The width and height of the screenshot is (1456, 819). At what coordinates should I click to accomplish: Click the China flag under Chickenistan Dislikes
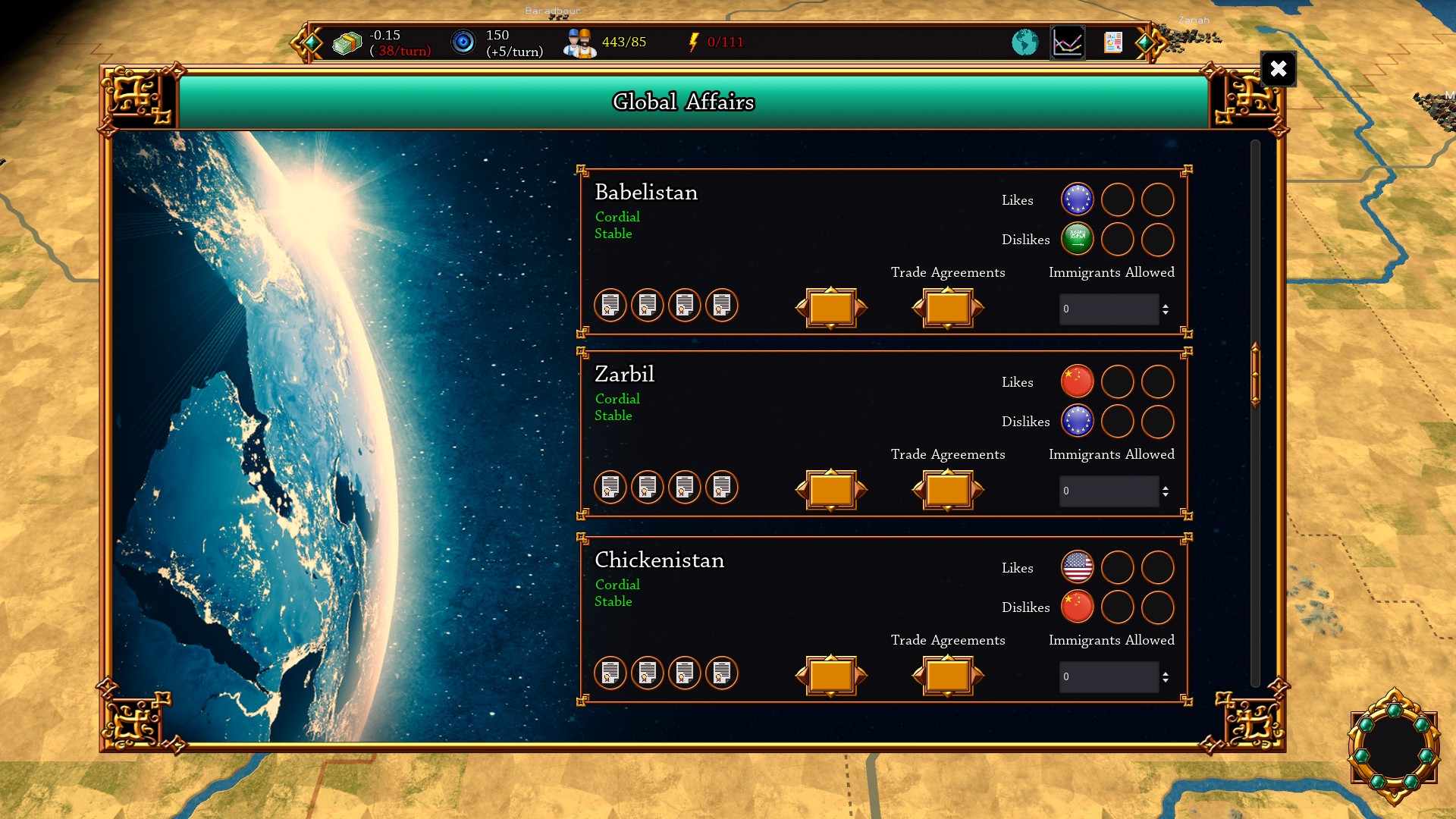tap(1077, 607)
